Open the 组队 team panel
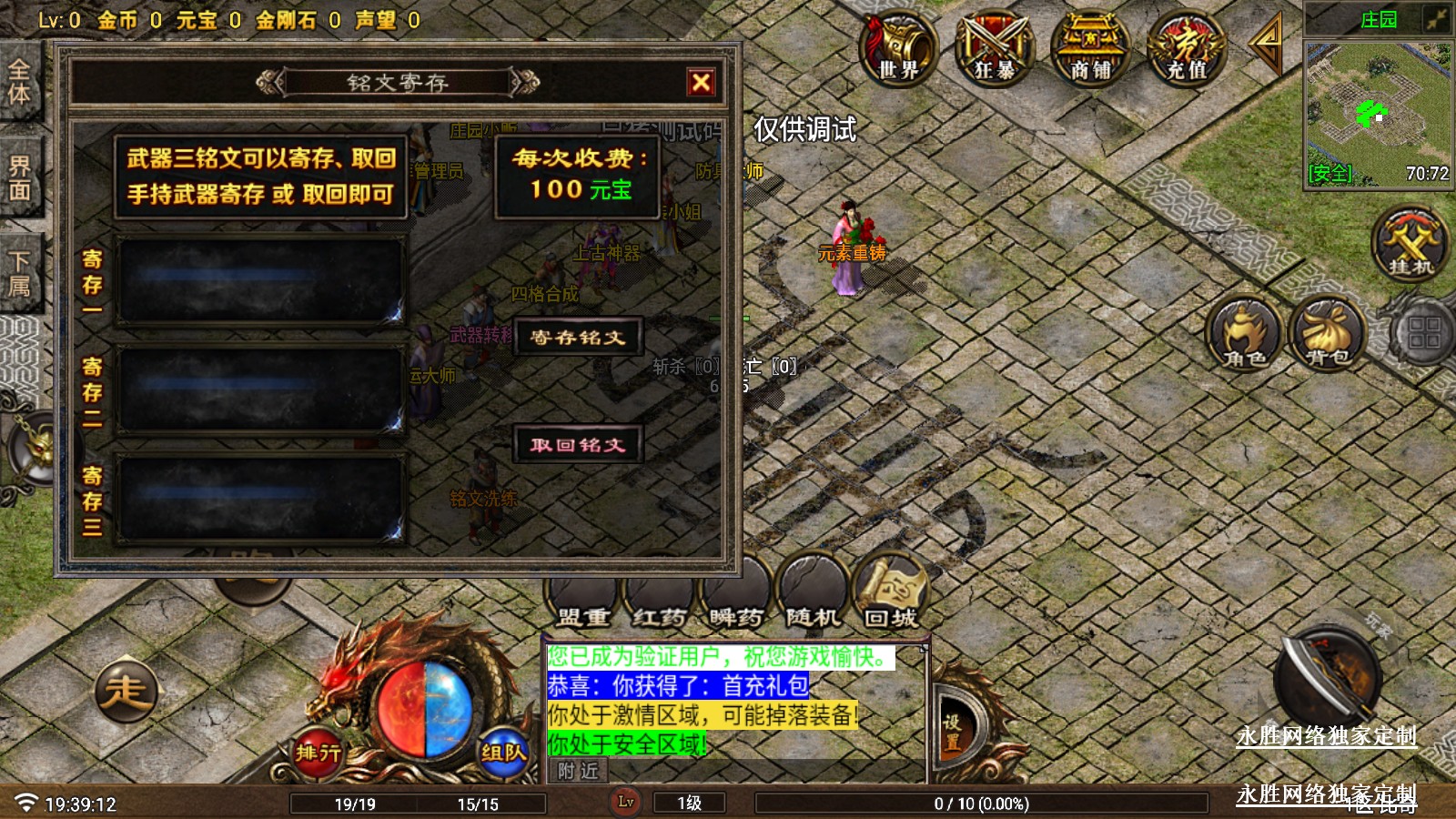 [503, 752]
